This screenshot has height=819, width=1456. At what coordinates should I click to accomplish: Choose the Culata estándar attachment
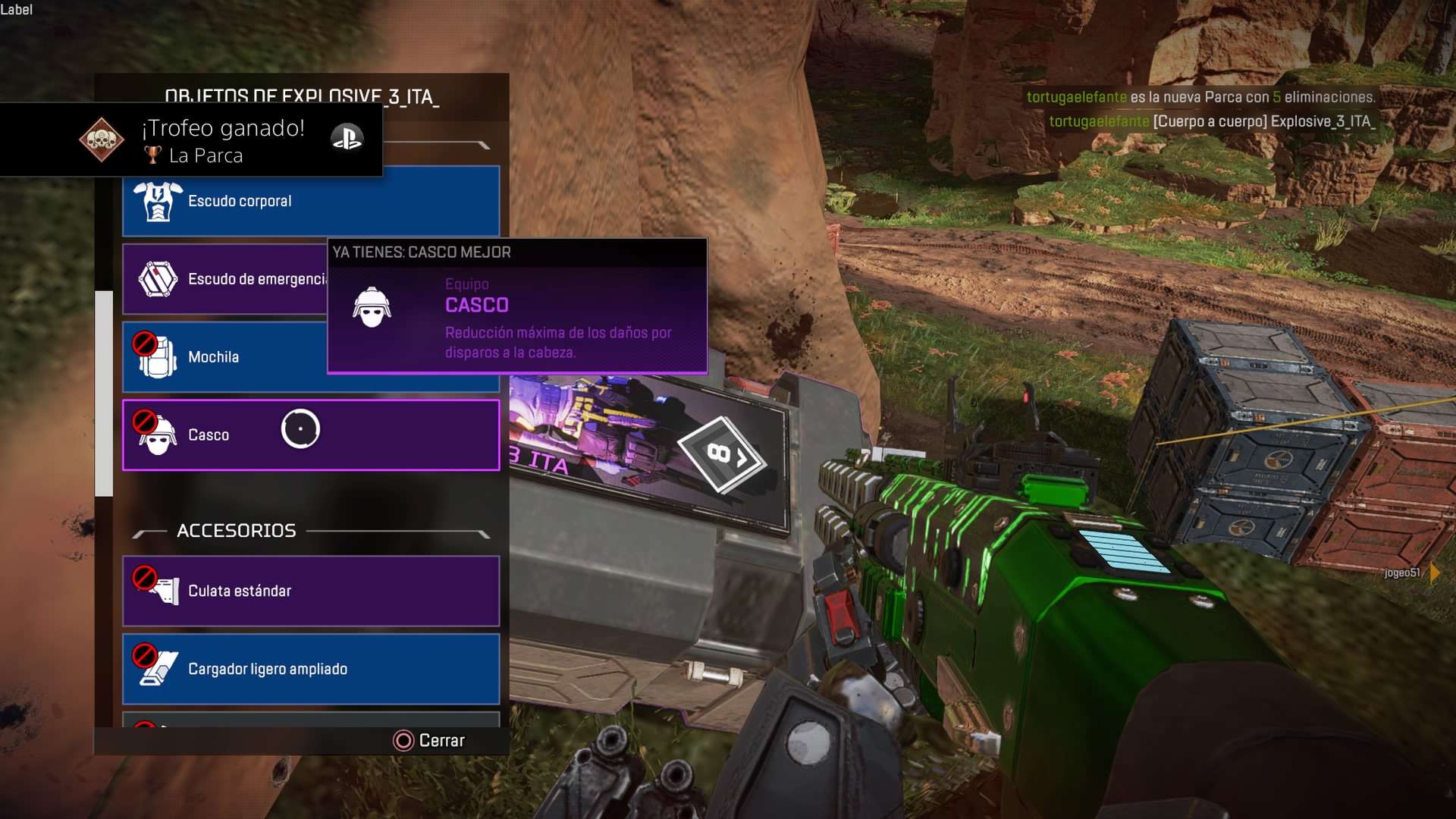pyautogui.click(x=311, y=591)
